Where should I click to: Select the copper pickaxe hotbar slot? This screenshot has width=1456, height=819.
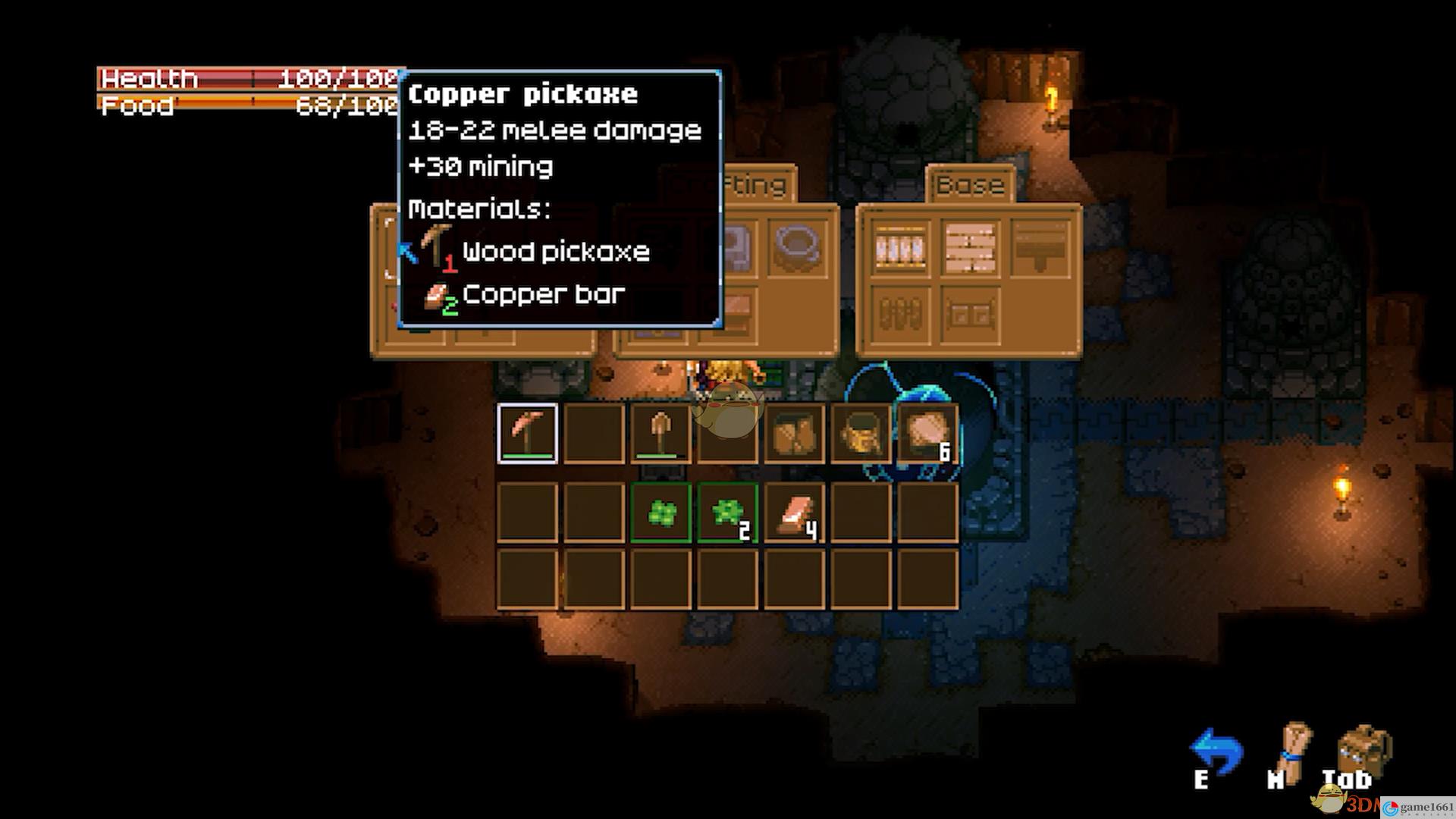point(528,433)
